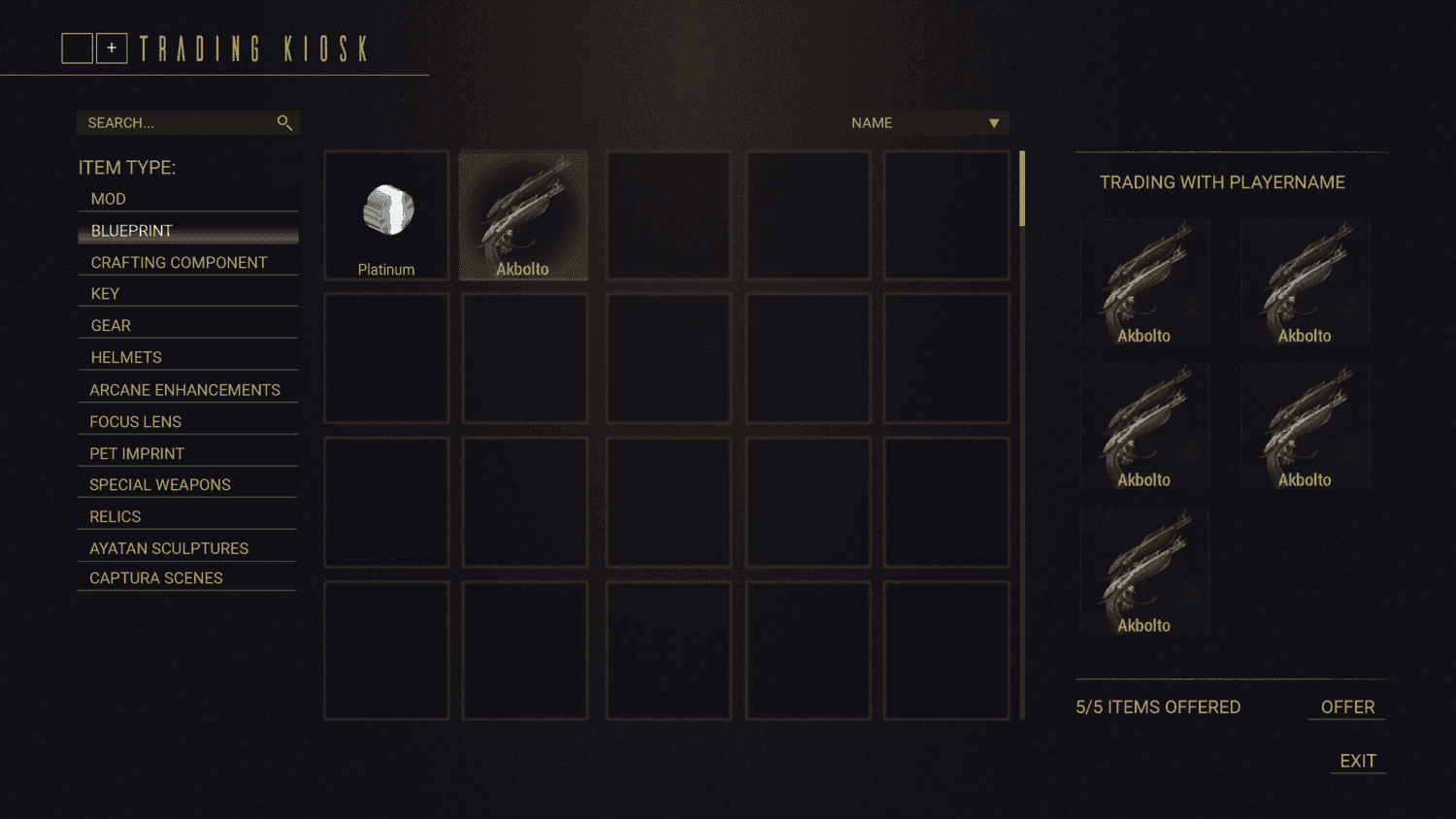Image resolution: width=1456 pixels, height=819 pixels.
Task: Select the Ayatan Sculptures category
Action: coord(169,549)
